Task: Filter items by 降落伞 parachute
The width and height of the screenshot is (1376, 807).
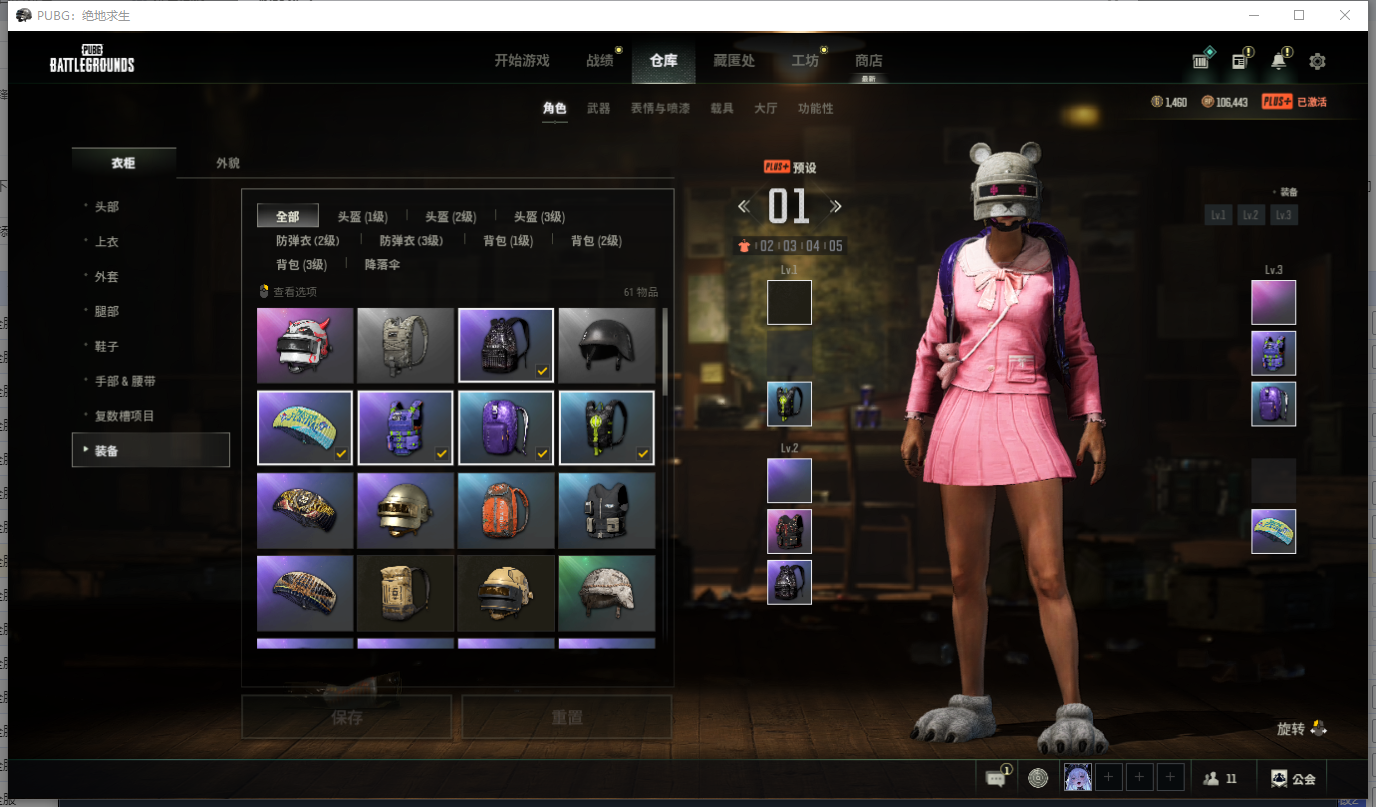Action: tap(382, 265)
